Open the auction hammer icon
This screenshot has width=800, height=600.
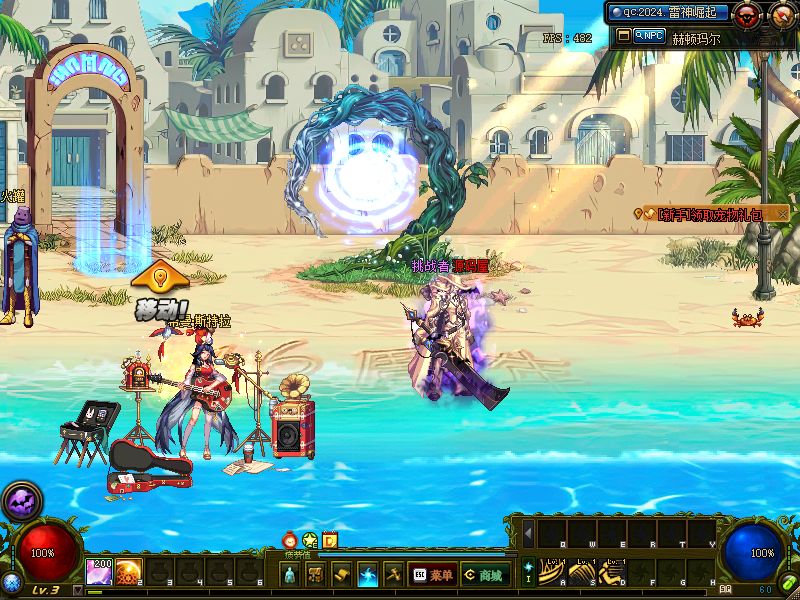coord(393,575)
